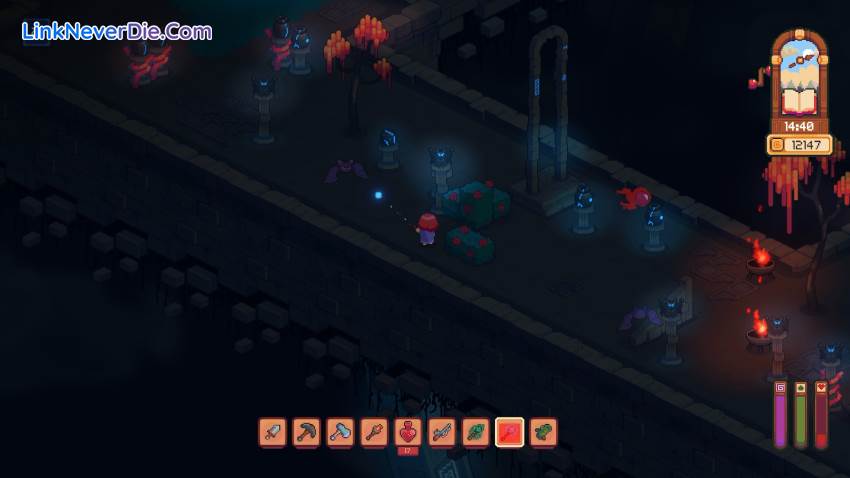Choose the green herb bundle slot
This screenshot has height=478, width=850.
(x=544, y=432)
